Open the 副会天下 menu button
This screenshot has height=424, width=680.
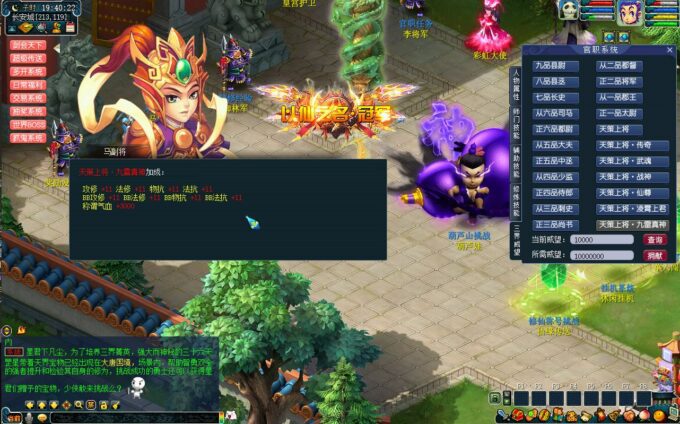(28, 45)
